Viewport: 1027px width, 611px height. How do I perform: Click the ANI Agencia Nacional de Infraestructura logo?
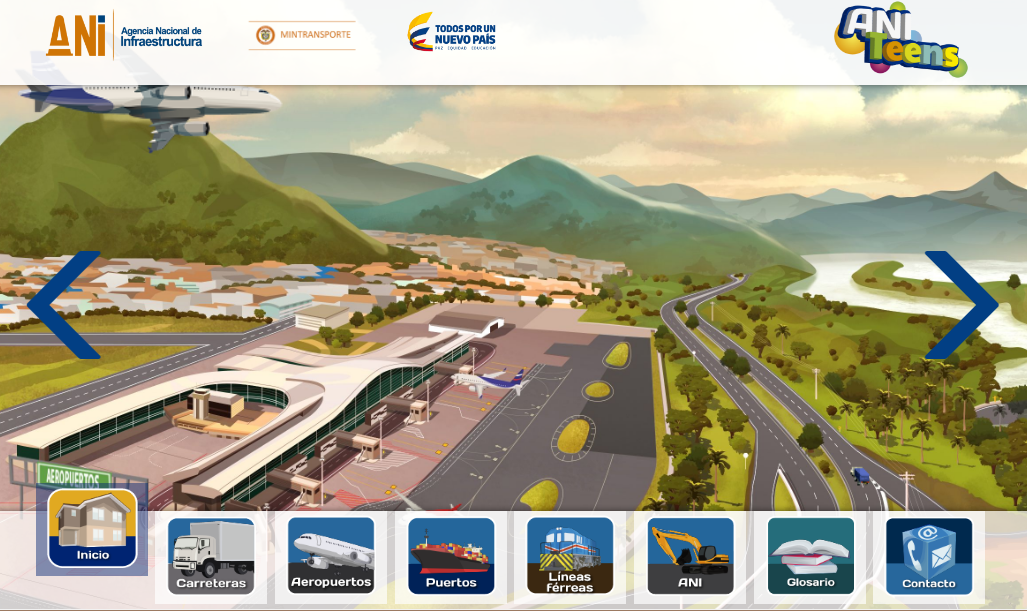[x=125, y=36]
